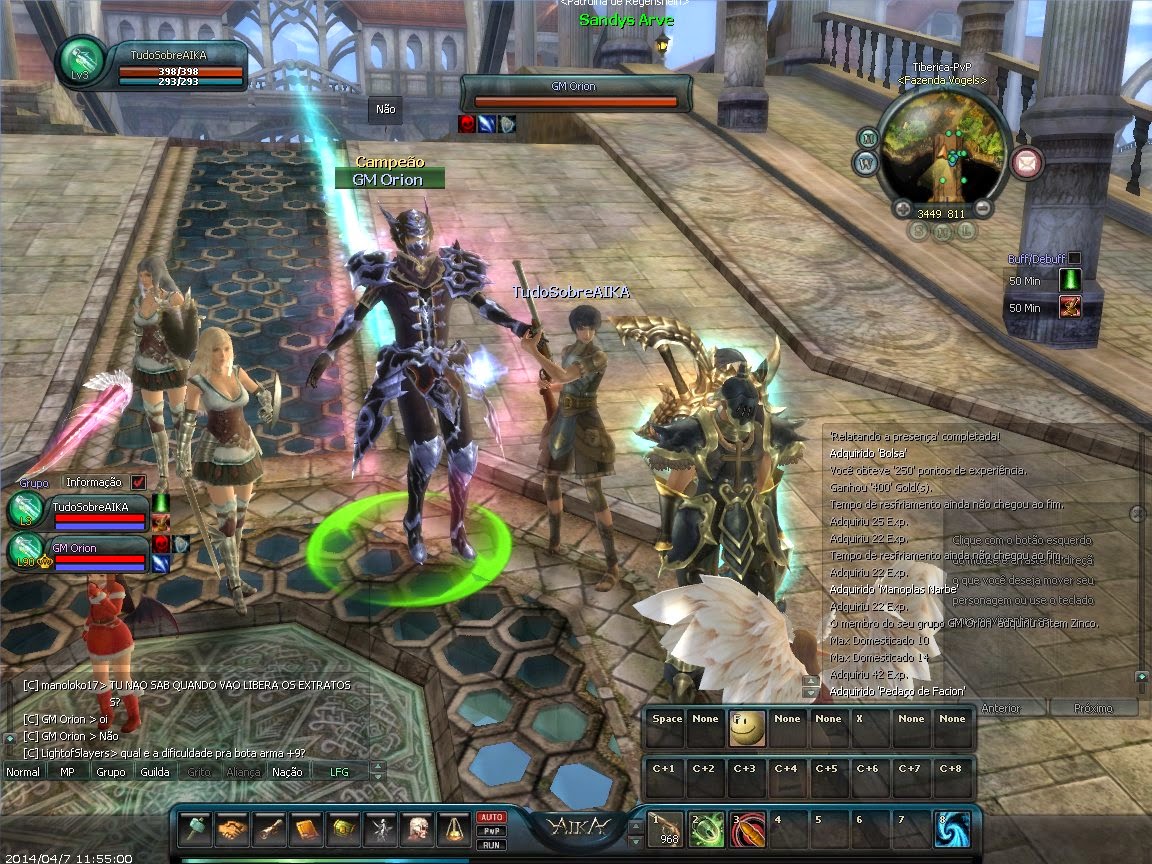
Task: Use the rifle ammo in hotbar slot 1
Action: point(665,830)
